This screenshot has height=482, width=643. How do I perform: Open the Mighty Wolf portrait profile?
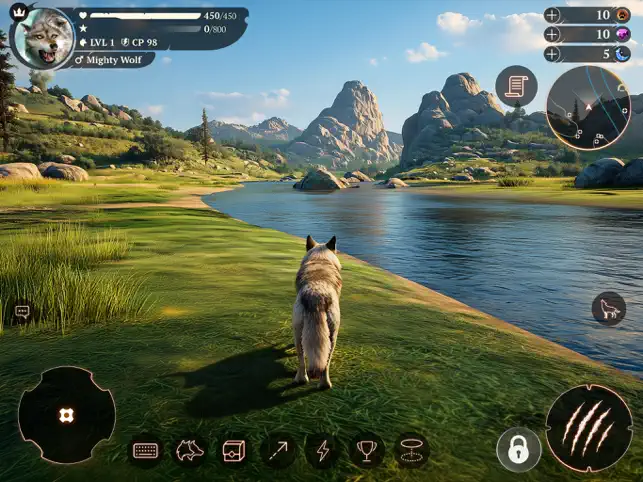tap(43, 38)
